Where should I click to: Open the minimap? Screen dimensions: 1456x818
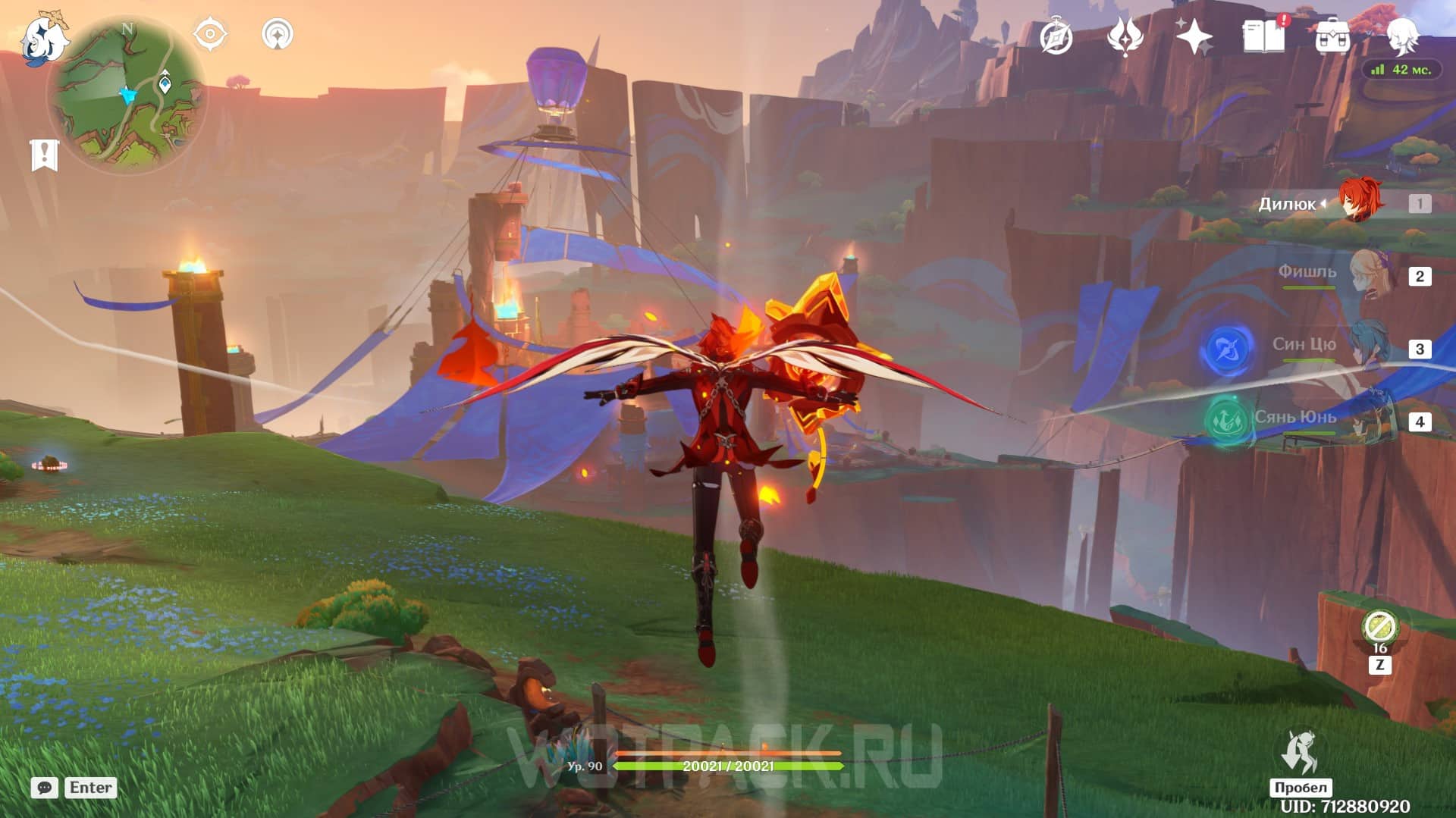click(x=126, y=96)
